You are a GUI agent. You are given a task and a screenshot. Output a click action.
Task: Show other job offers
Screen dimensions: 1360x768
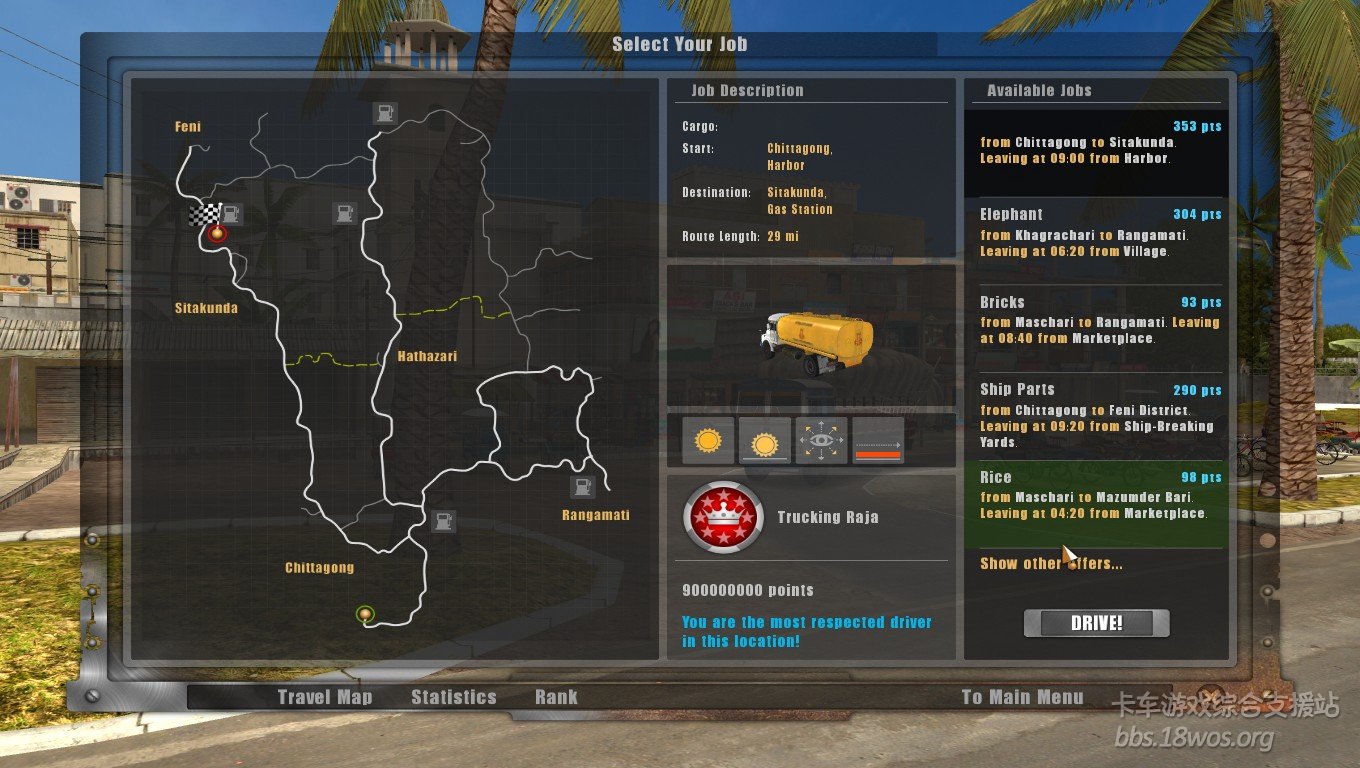(1050, 564)
